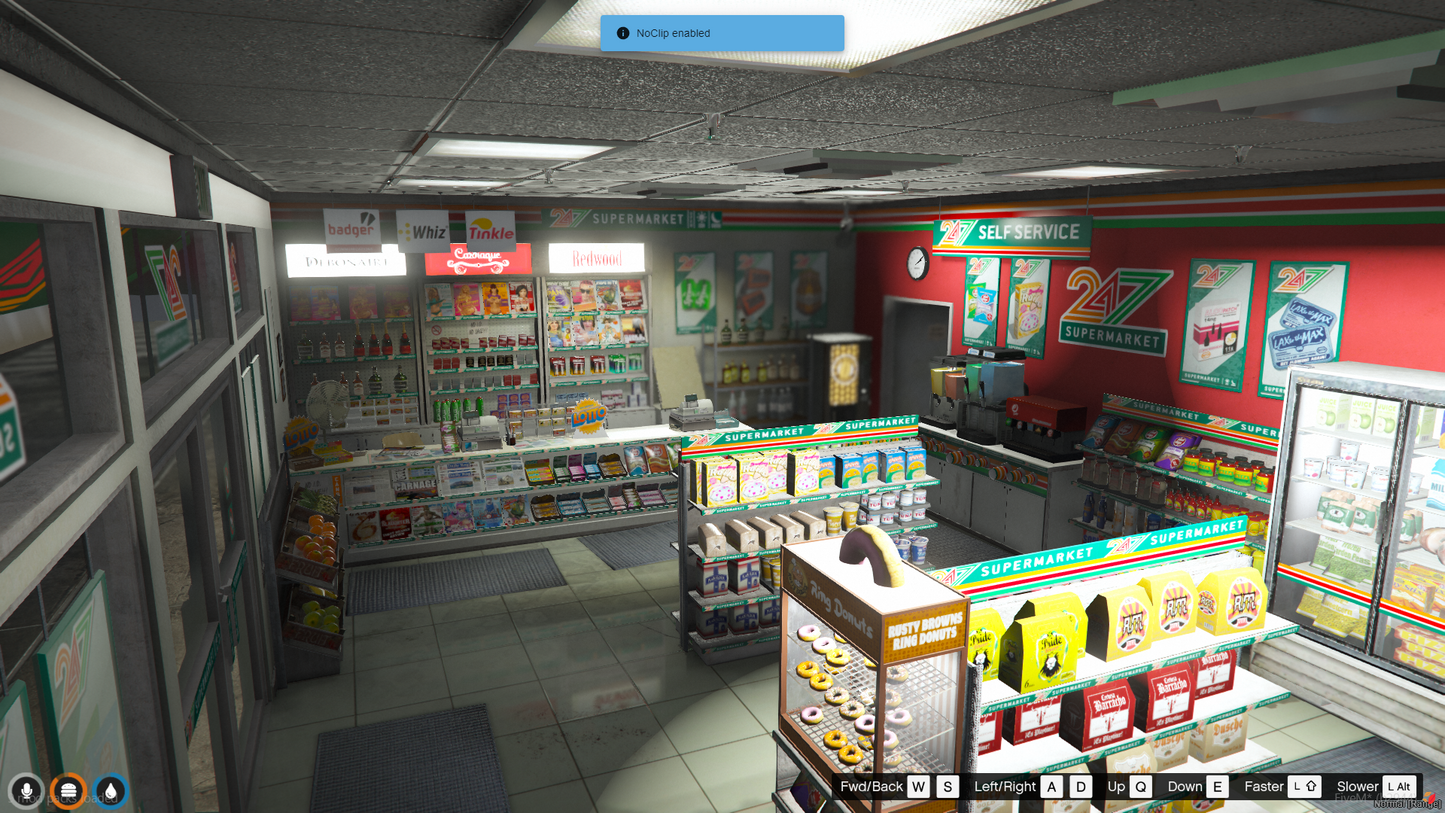Screen dimensions: 1445x813
Task: Click the water drop thirst icon
Action: coord(110,791)
